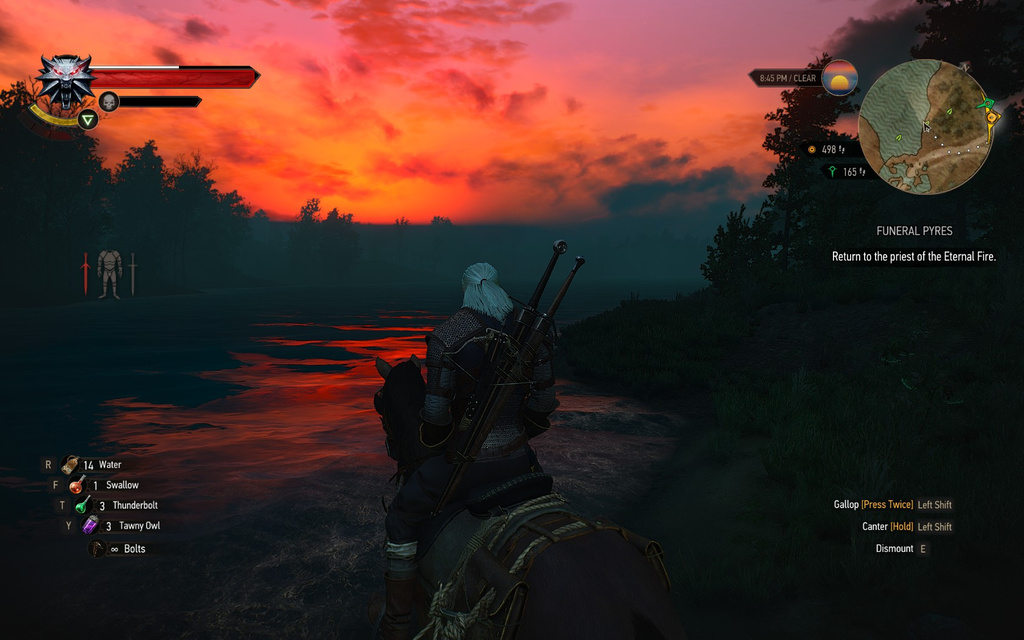The image size is (1024, 640).
Task: Select the Bolts crossbow ammo slot
Action: pyautogui.click(x=98, y=549)
